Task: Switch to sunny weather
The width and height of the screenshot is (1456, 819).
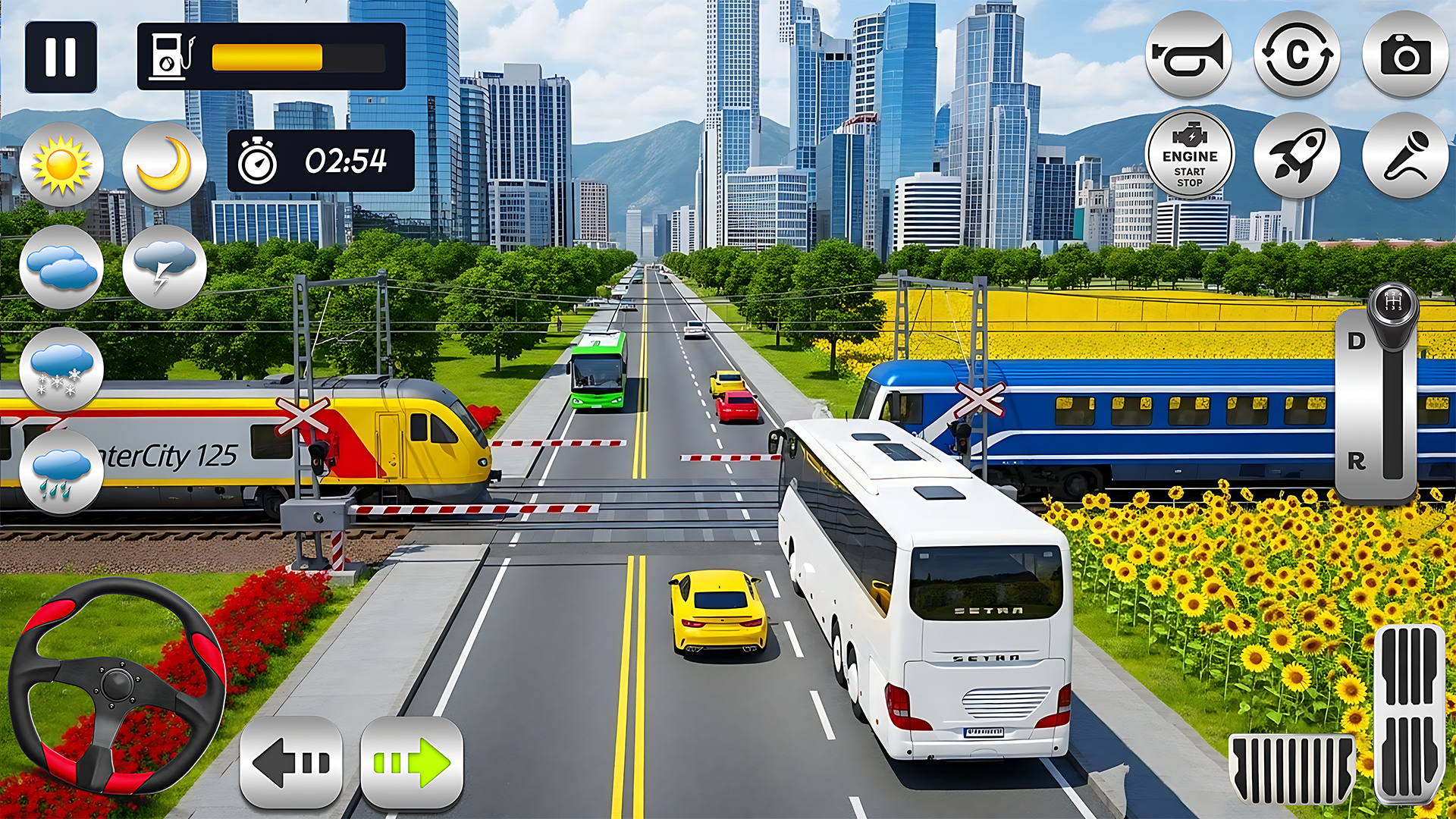Action: (x=61, y=165)
